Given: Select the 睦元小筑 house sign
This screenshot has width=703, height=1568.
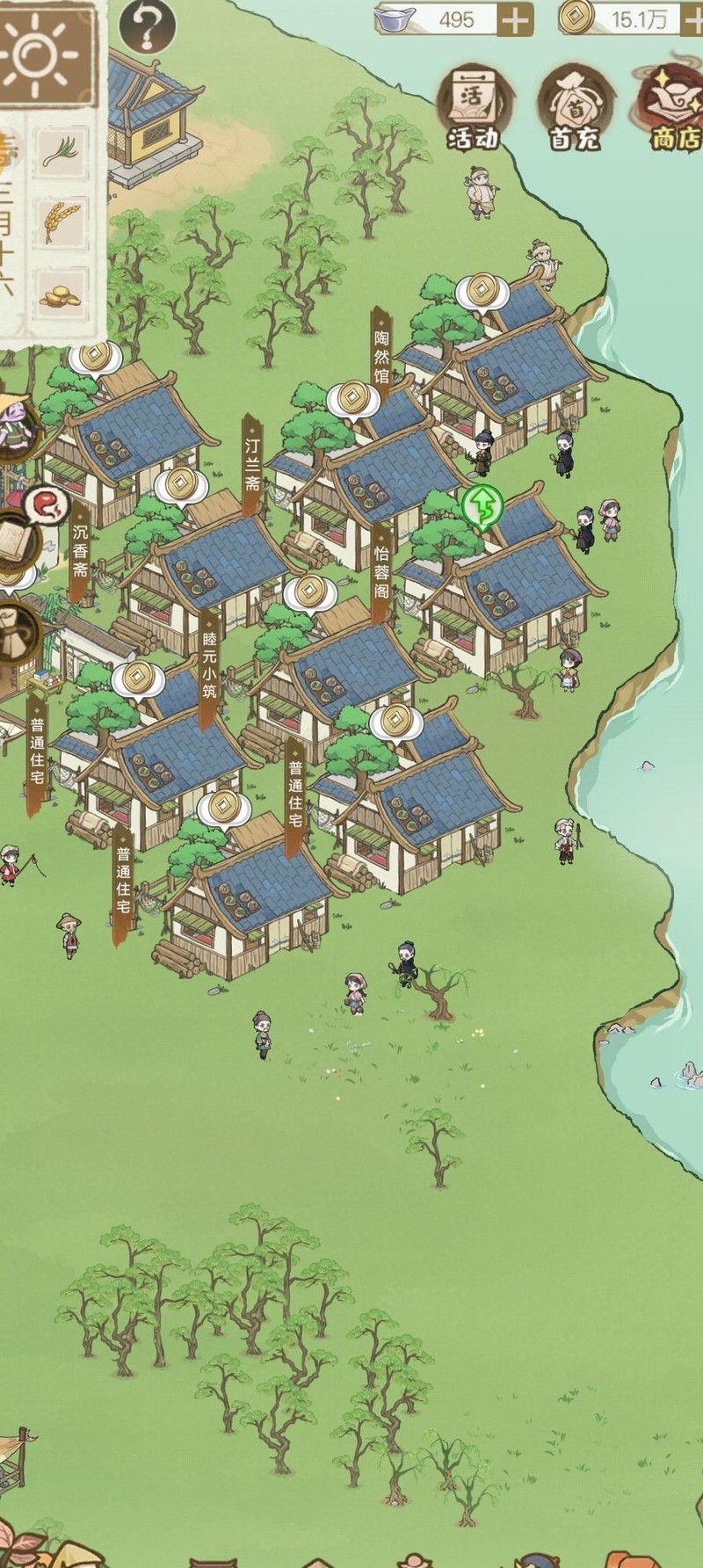Looking at the screenshot, I should point(208,670).
